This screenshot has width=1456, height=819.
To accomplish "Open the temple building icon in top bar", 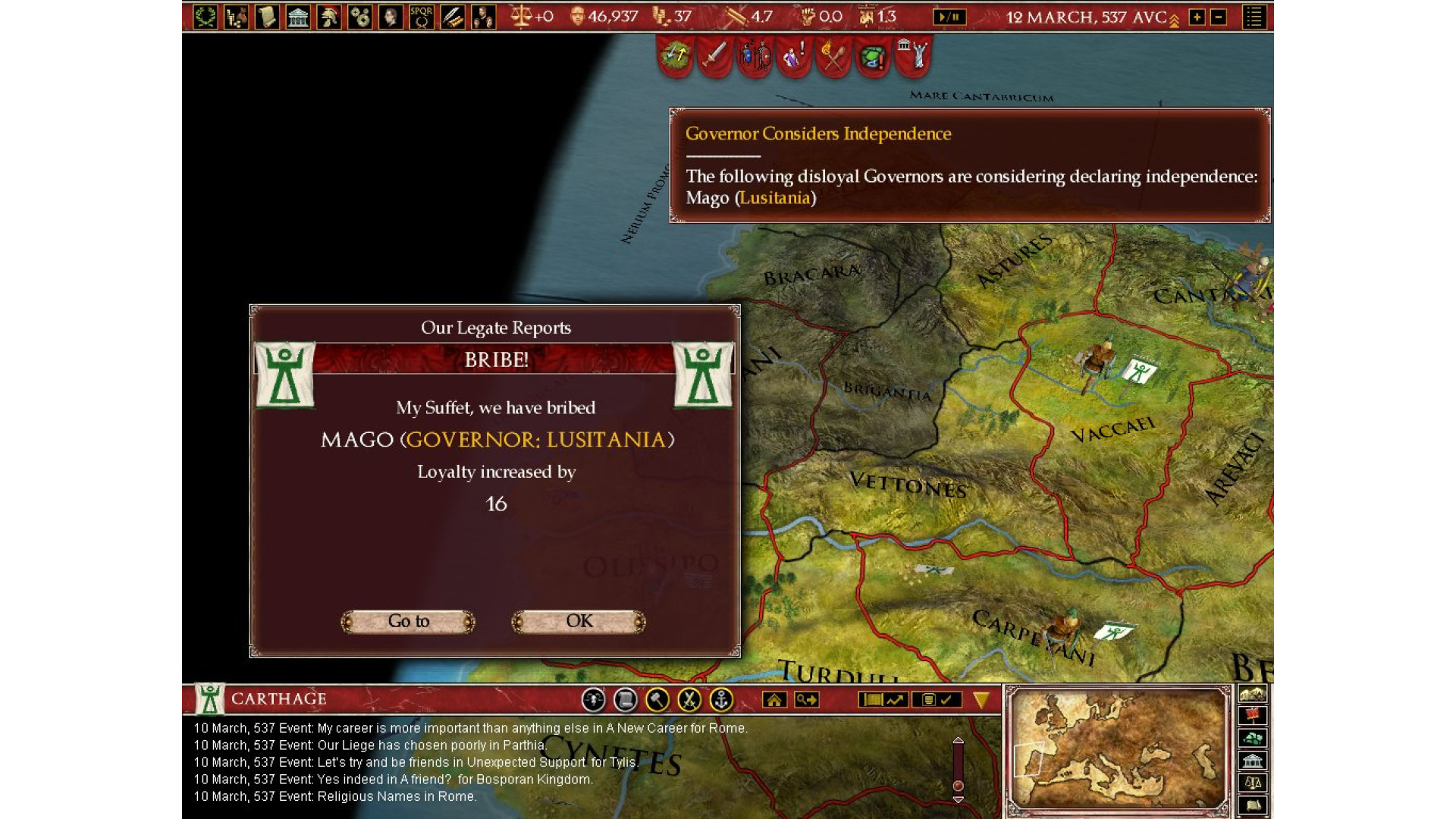I will (298, 17).
